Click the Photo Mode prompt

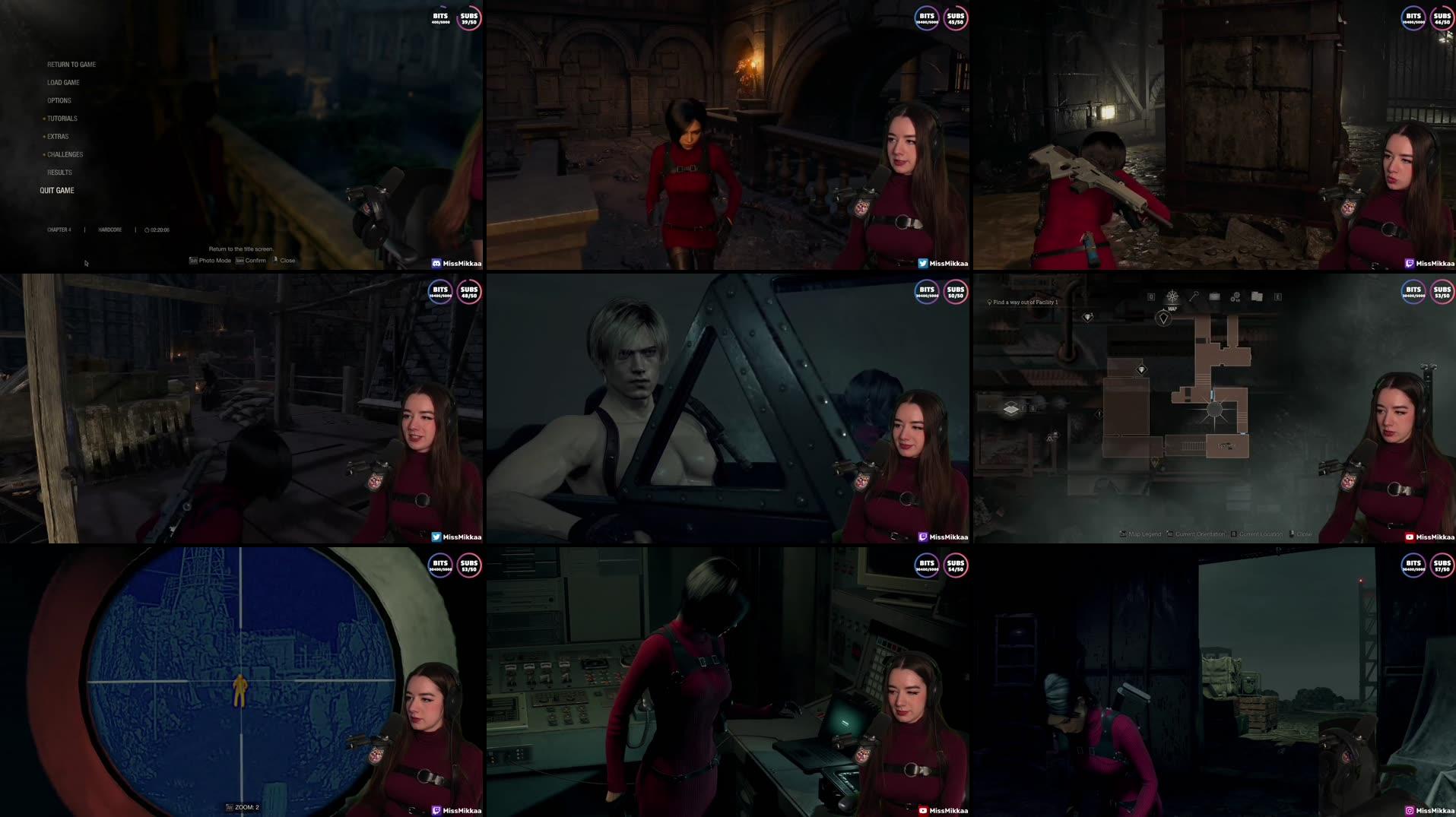pyautogui.click(x=211, y=260)
